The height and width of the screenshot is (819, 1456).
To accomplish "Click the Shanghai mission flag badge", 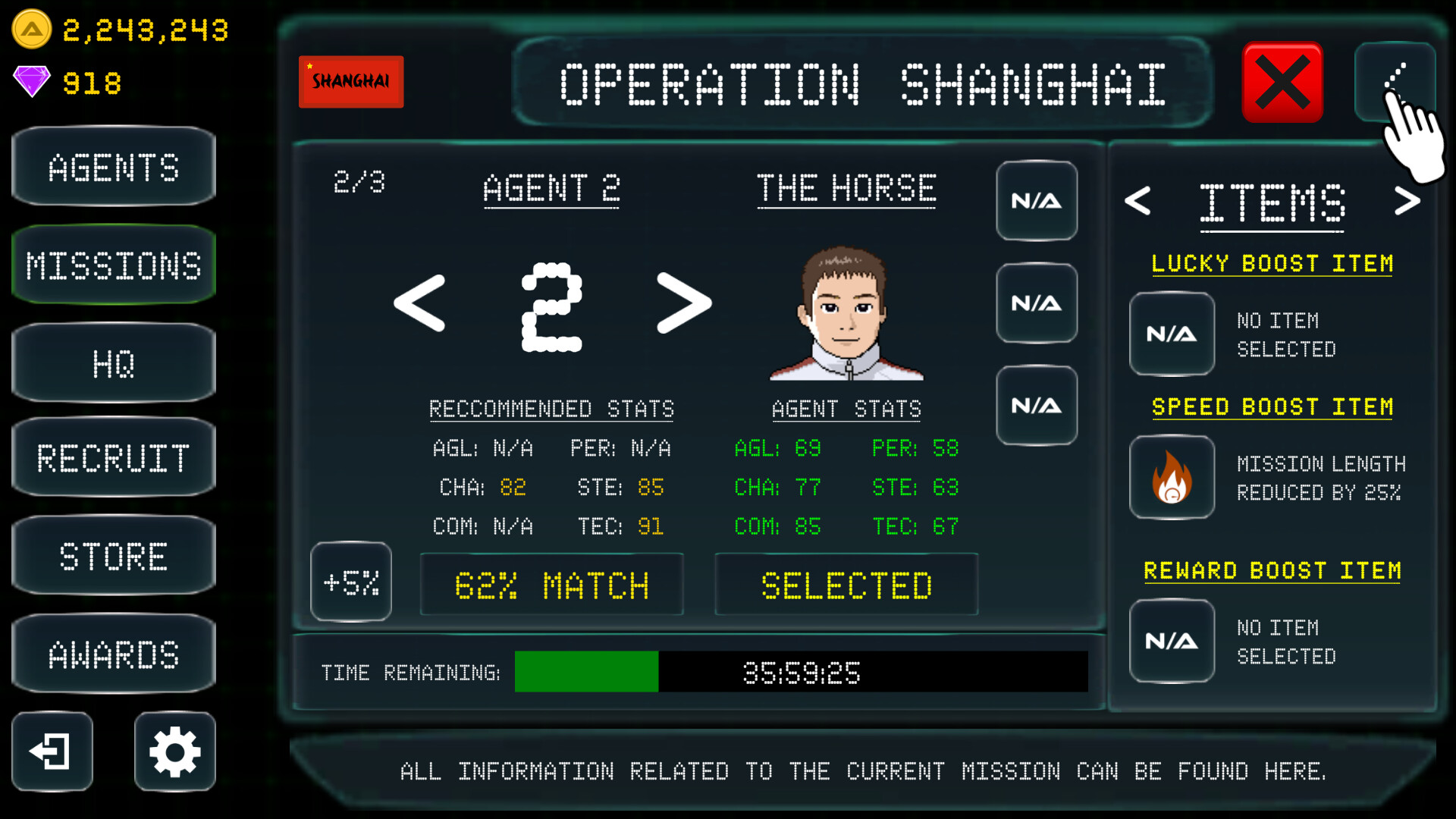I will click(x=350, y=80).
